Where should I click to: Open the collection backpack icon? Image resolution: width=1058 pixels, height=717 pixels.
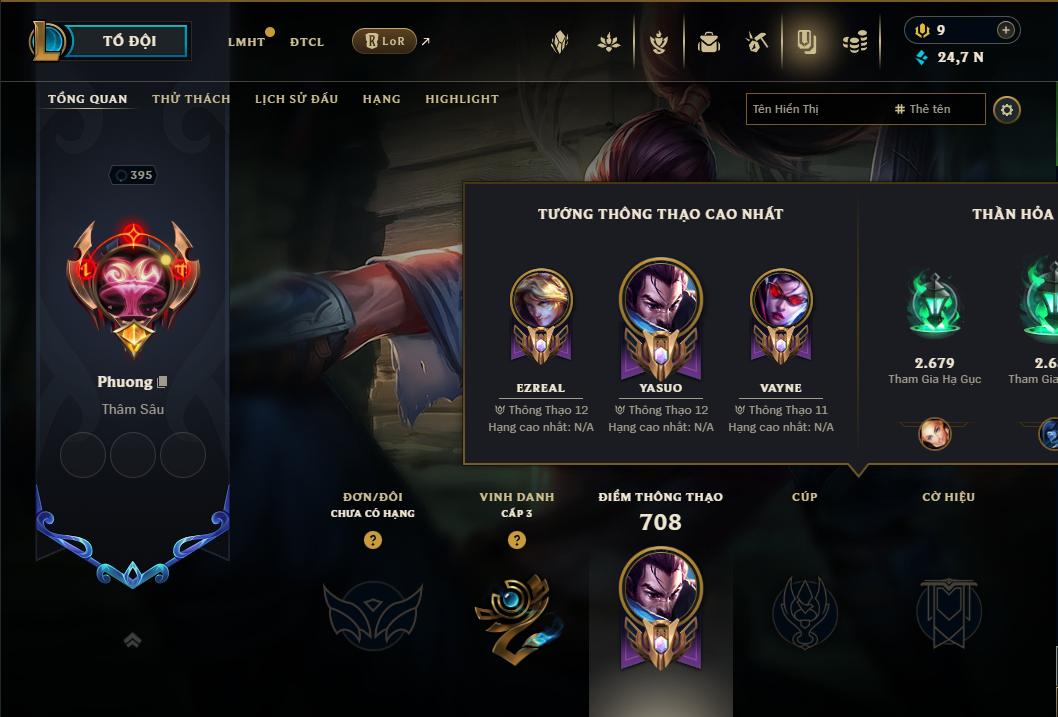tap(709, 42)
